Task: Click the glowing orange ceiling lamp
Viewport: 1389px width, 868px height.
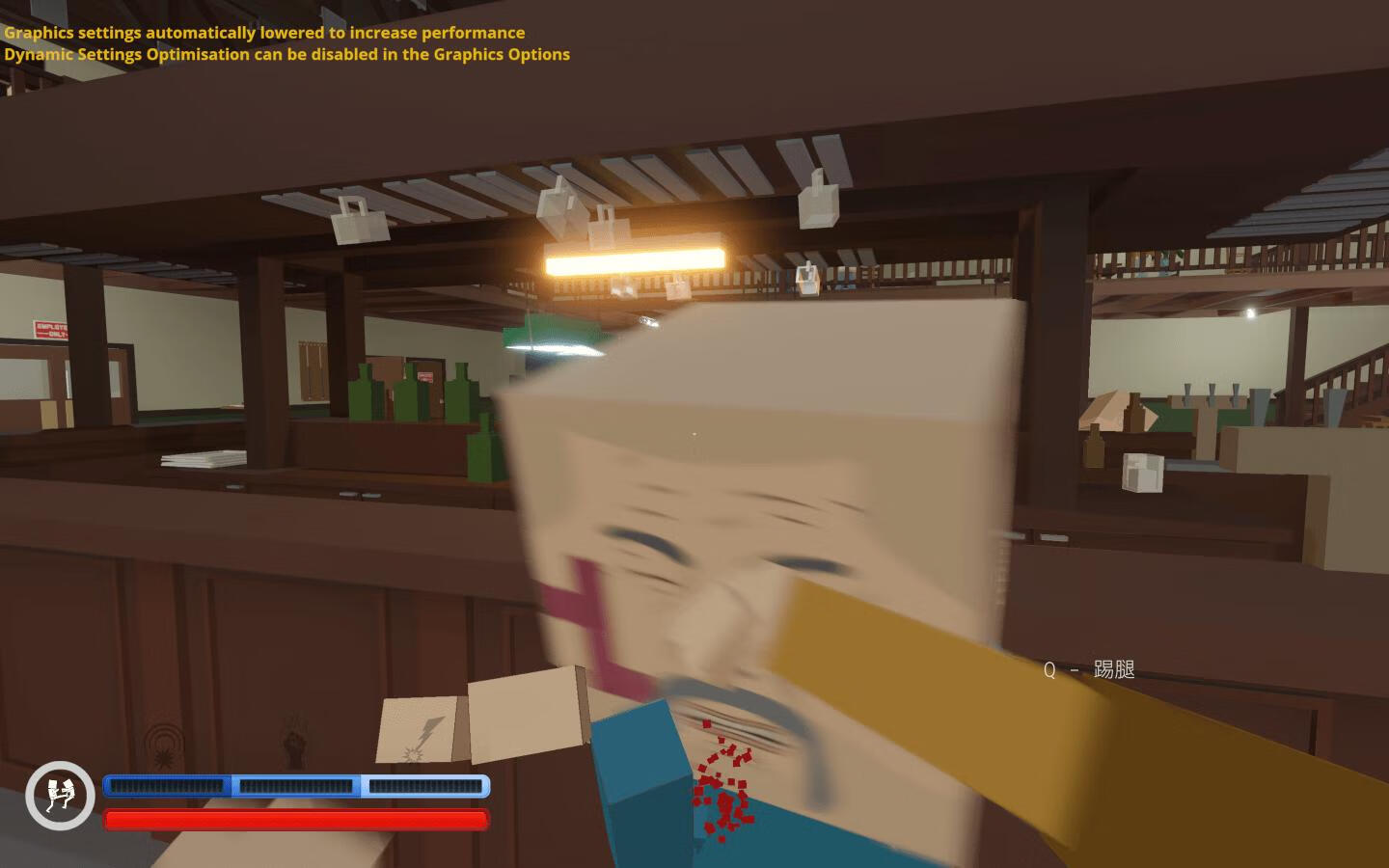Action: 634,259
